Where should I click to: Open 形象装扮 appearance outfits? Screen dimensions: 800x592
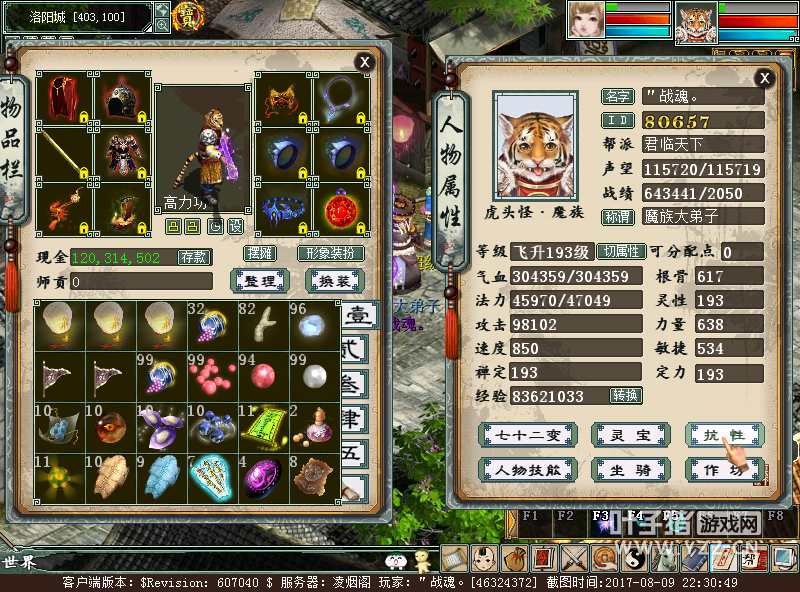331,253
